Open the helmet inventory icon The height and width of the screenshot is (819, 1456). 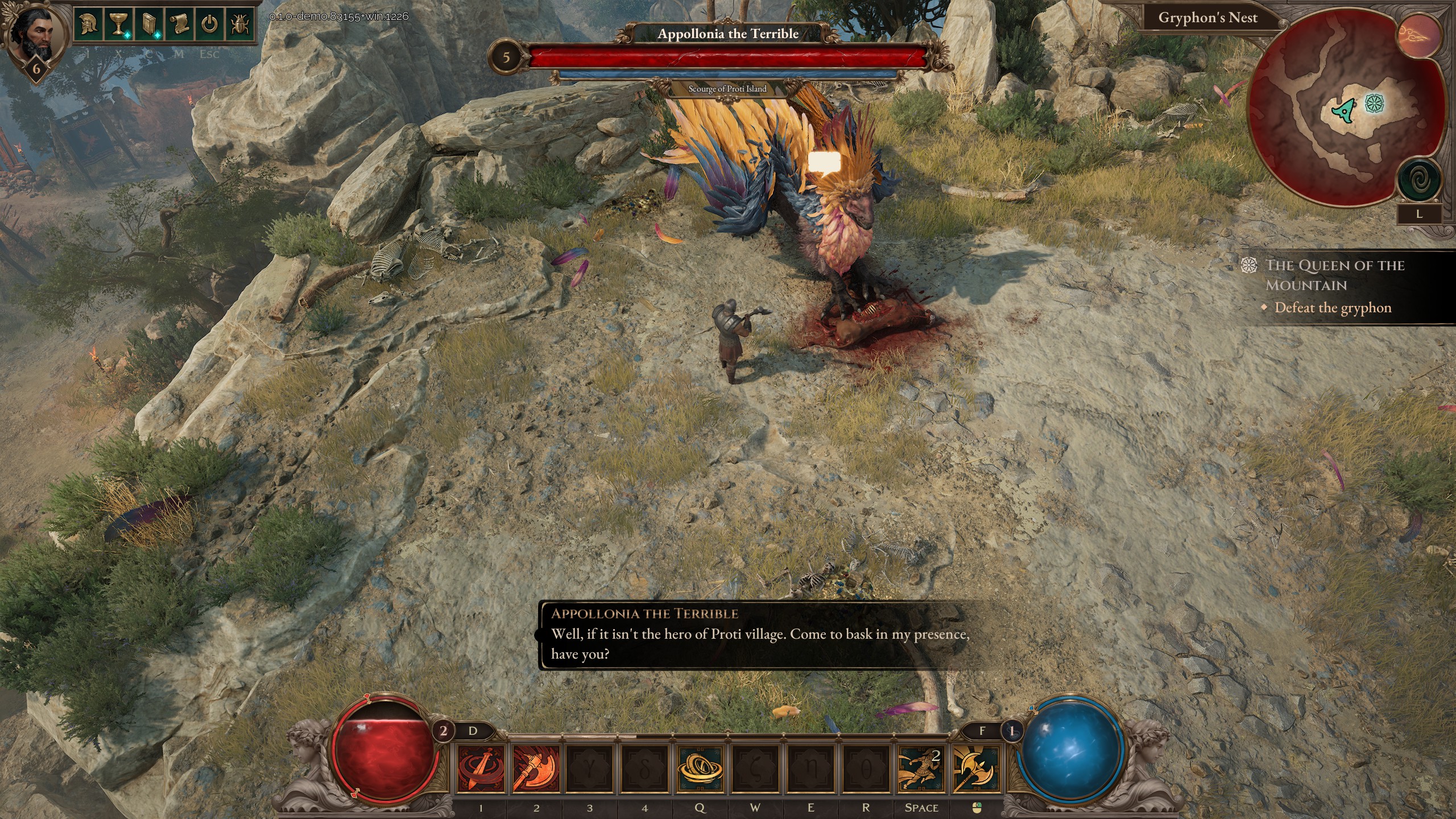click(89, 25)
